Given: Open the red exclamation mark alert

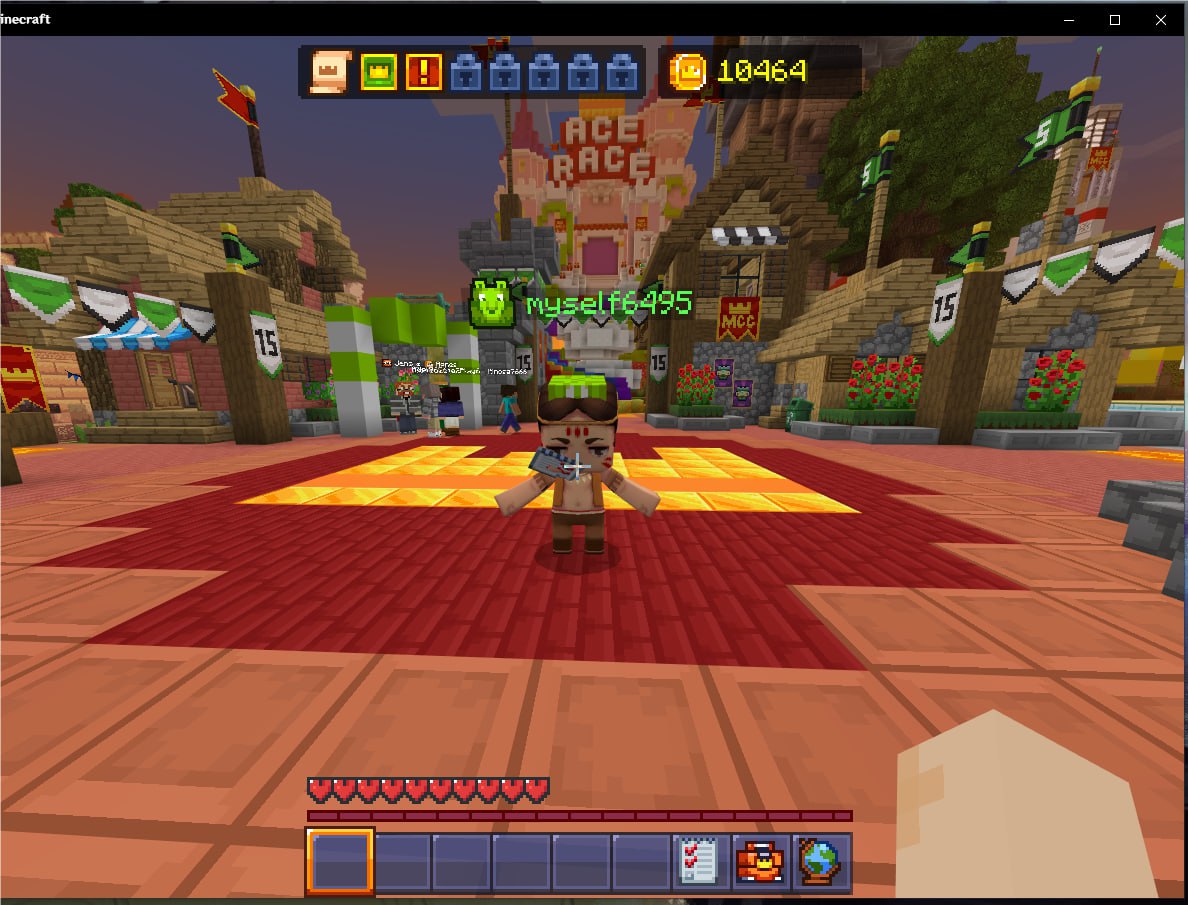Looking at the screenshot, I should click(424, 71).
